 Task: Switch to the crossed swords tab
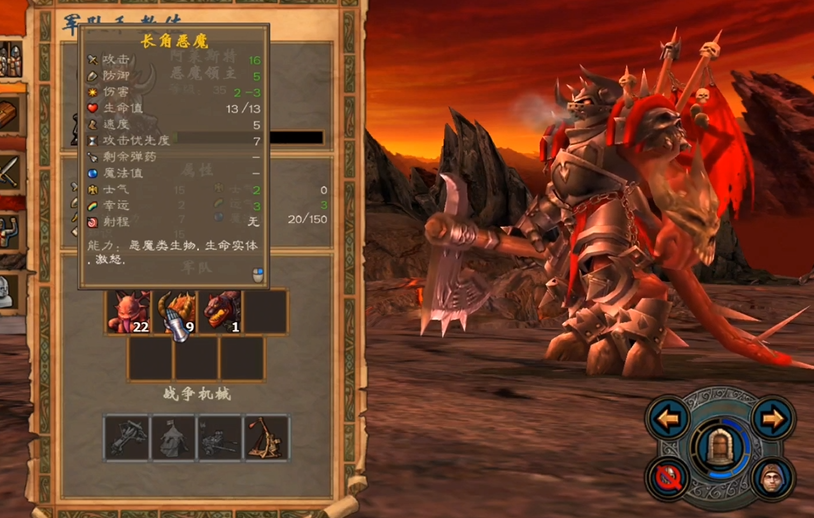coord(8,170)
